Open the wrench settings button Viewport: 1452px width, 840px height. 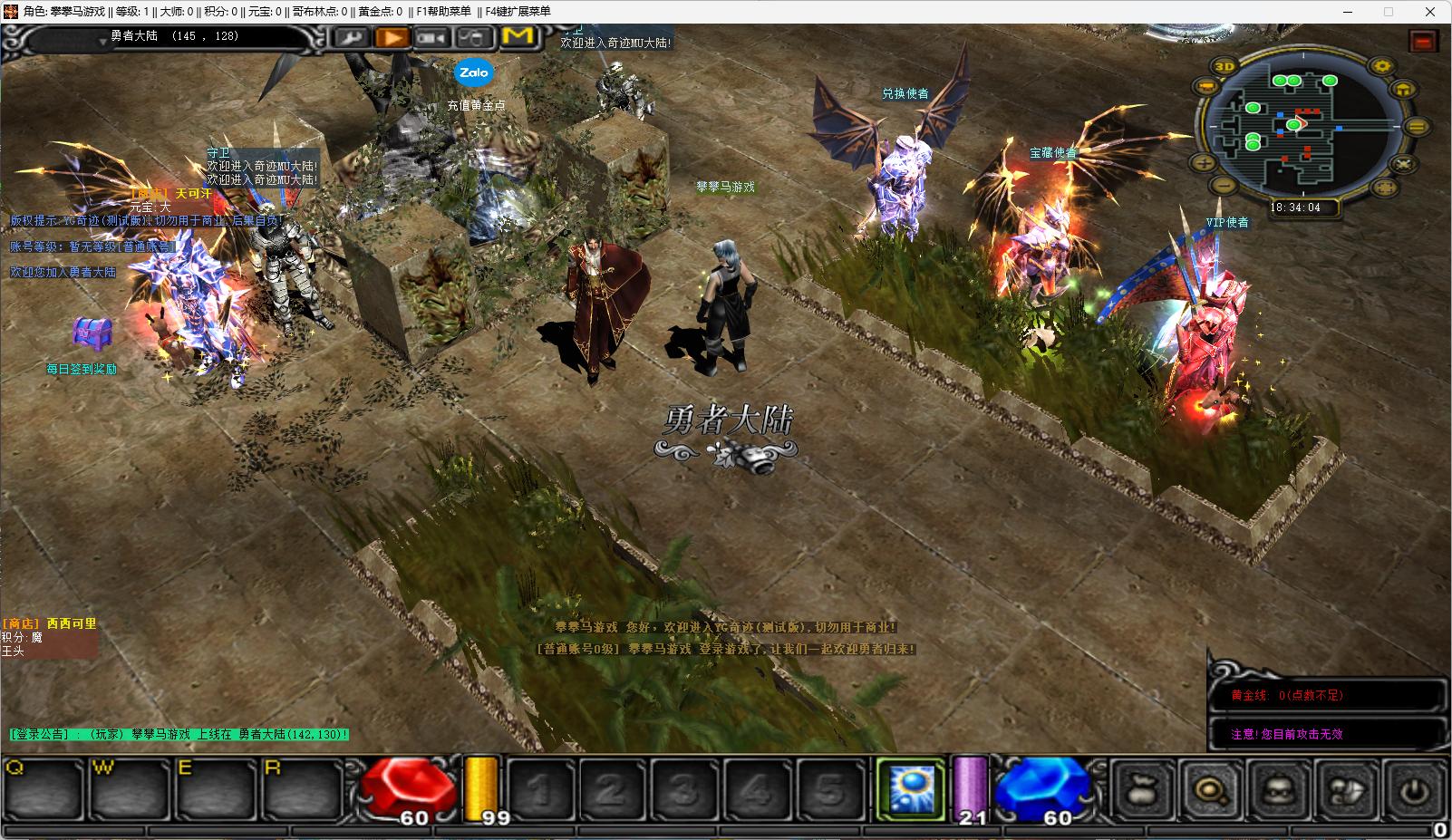pyautogui.click(x=353, y=37)
